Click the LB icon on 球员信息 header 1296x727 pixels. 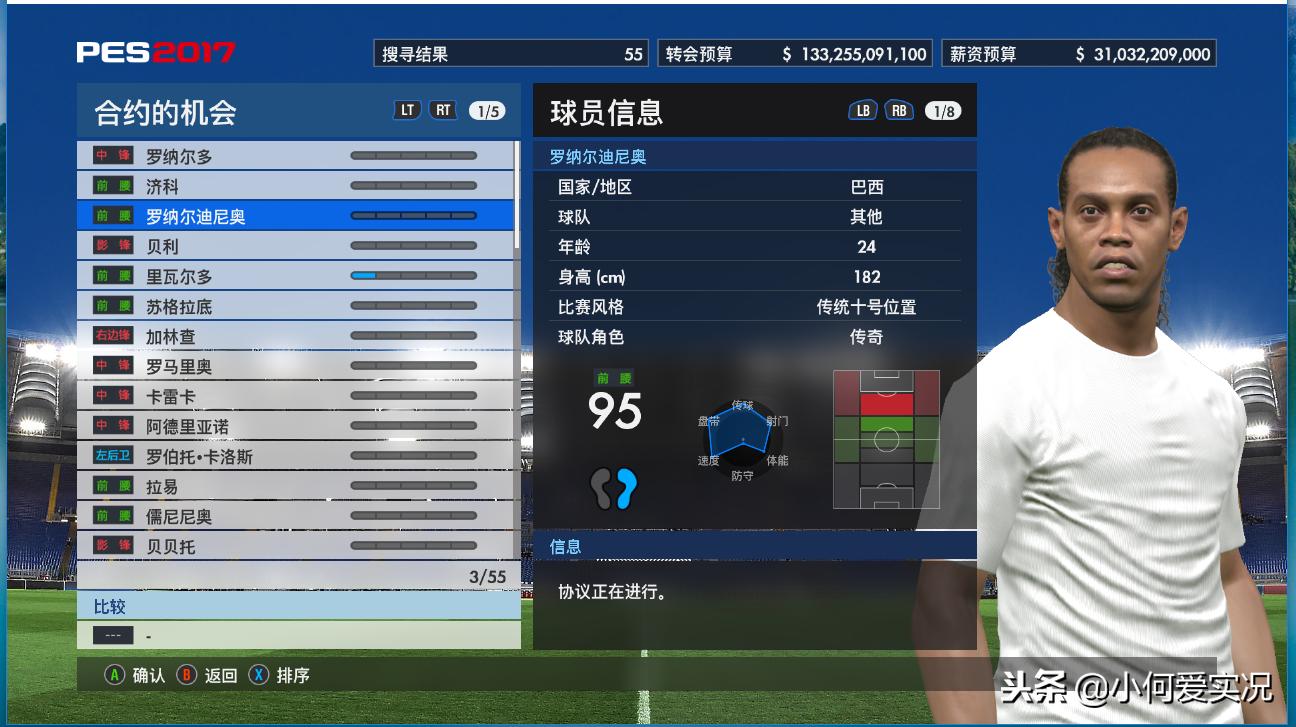click(x=865, y=110)
